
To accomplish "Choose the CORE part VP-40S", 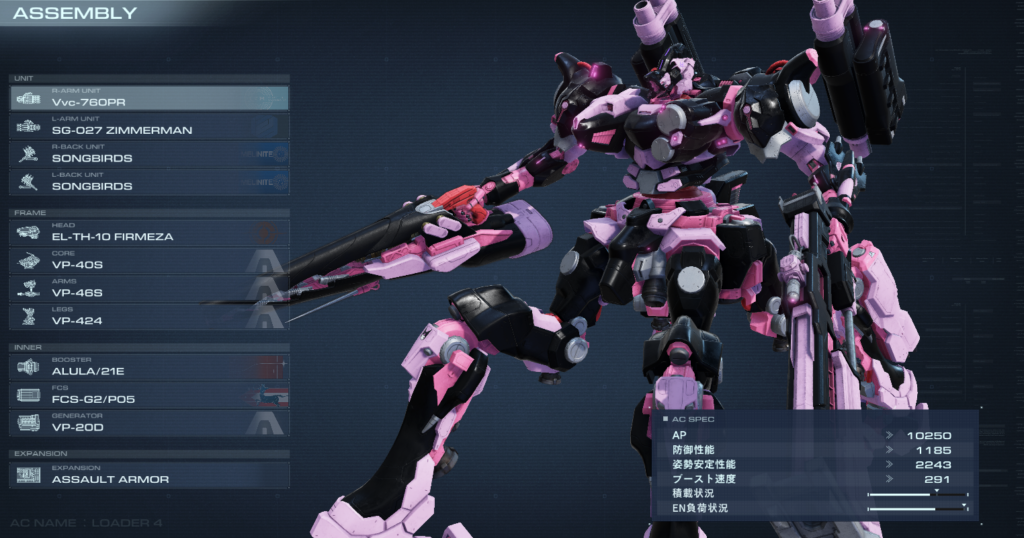I will (150, 261).
